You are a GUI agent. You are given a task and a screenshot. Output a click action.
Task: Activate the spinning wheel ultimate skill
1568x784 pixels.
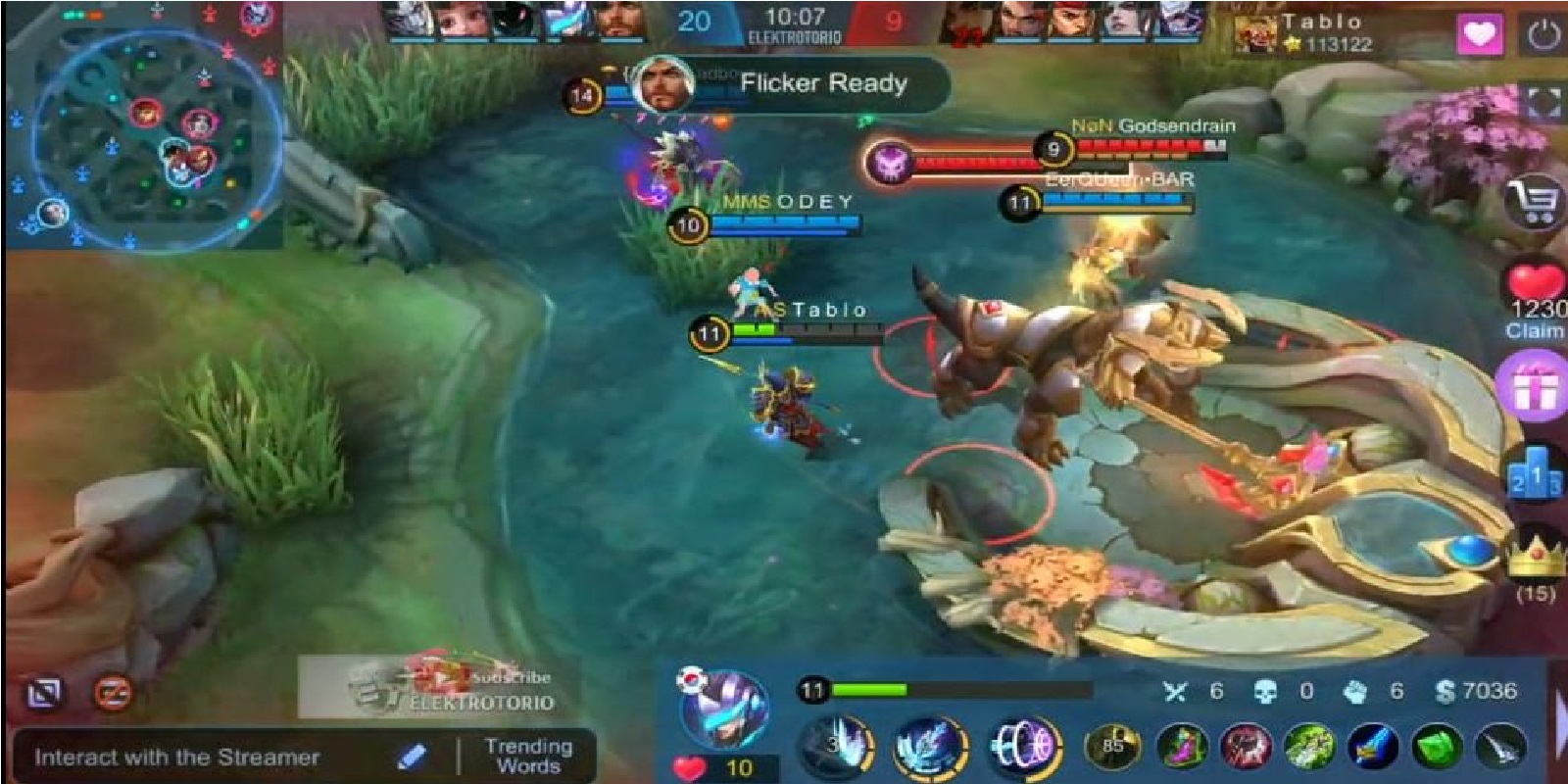(x=1024, y=747)
